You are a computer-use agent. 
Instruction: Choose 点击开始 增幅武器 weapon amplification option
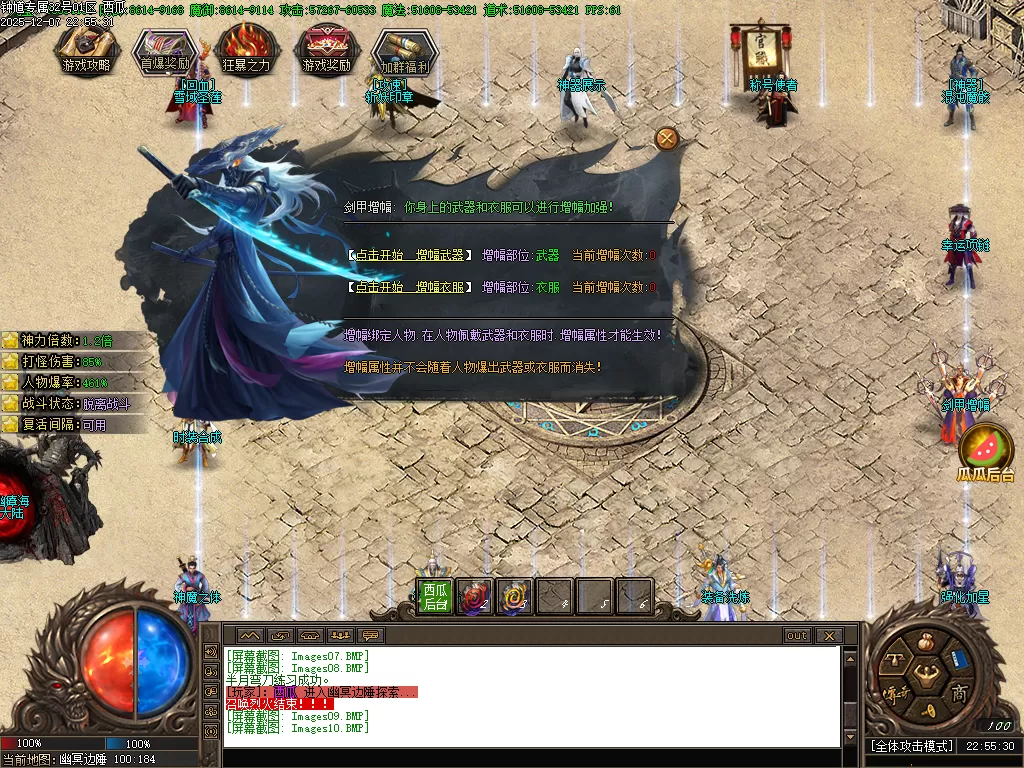coord(410,255)
